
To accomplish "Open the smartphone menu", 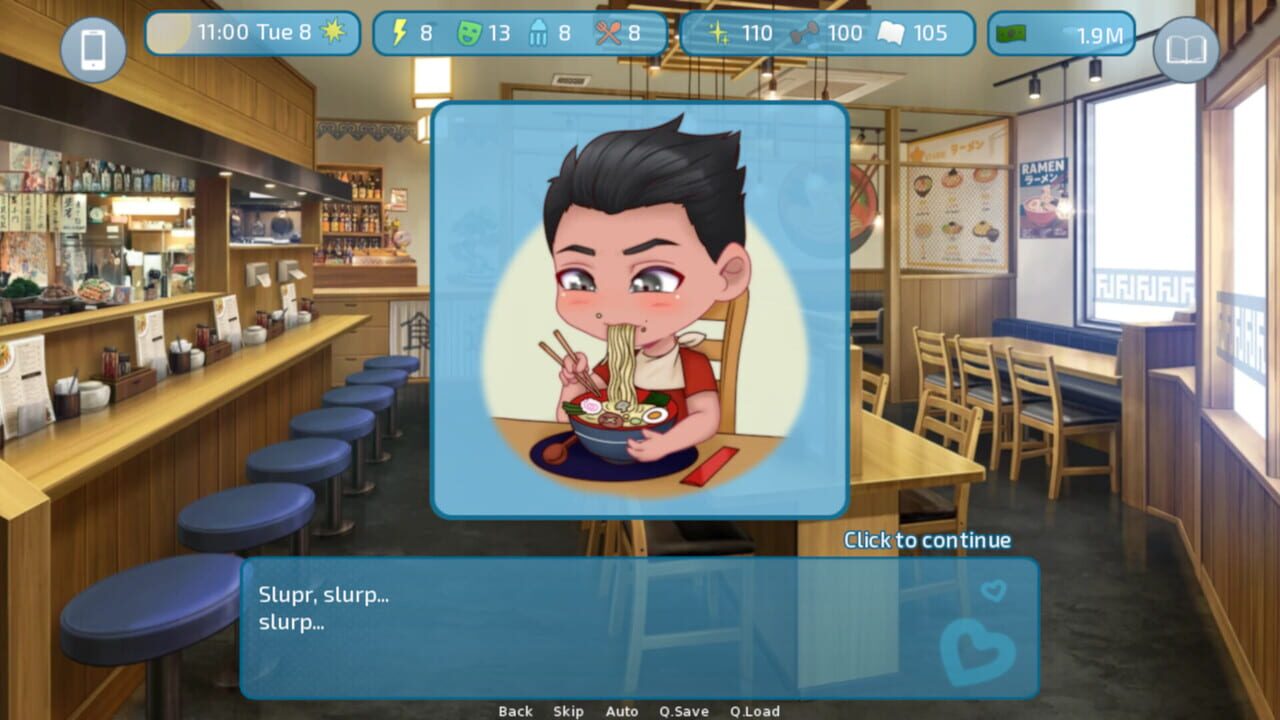I will coord(94,50).
